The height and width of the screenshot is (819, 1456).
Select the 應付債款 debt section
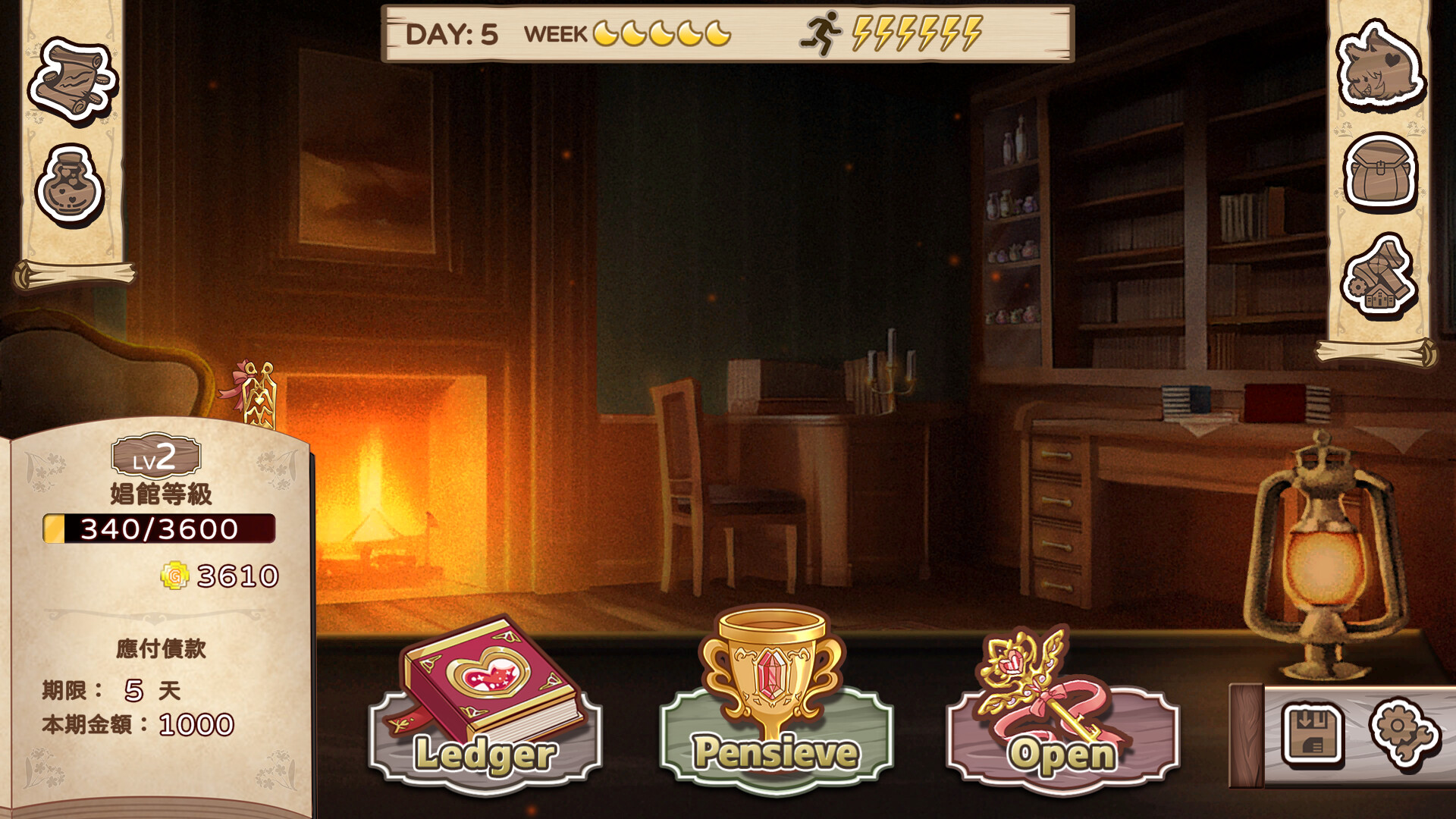pos(163,648)
